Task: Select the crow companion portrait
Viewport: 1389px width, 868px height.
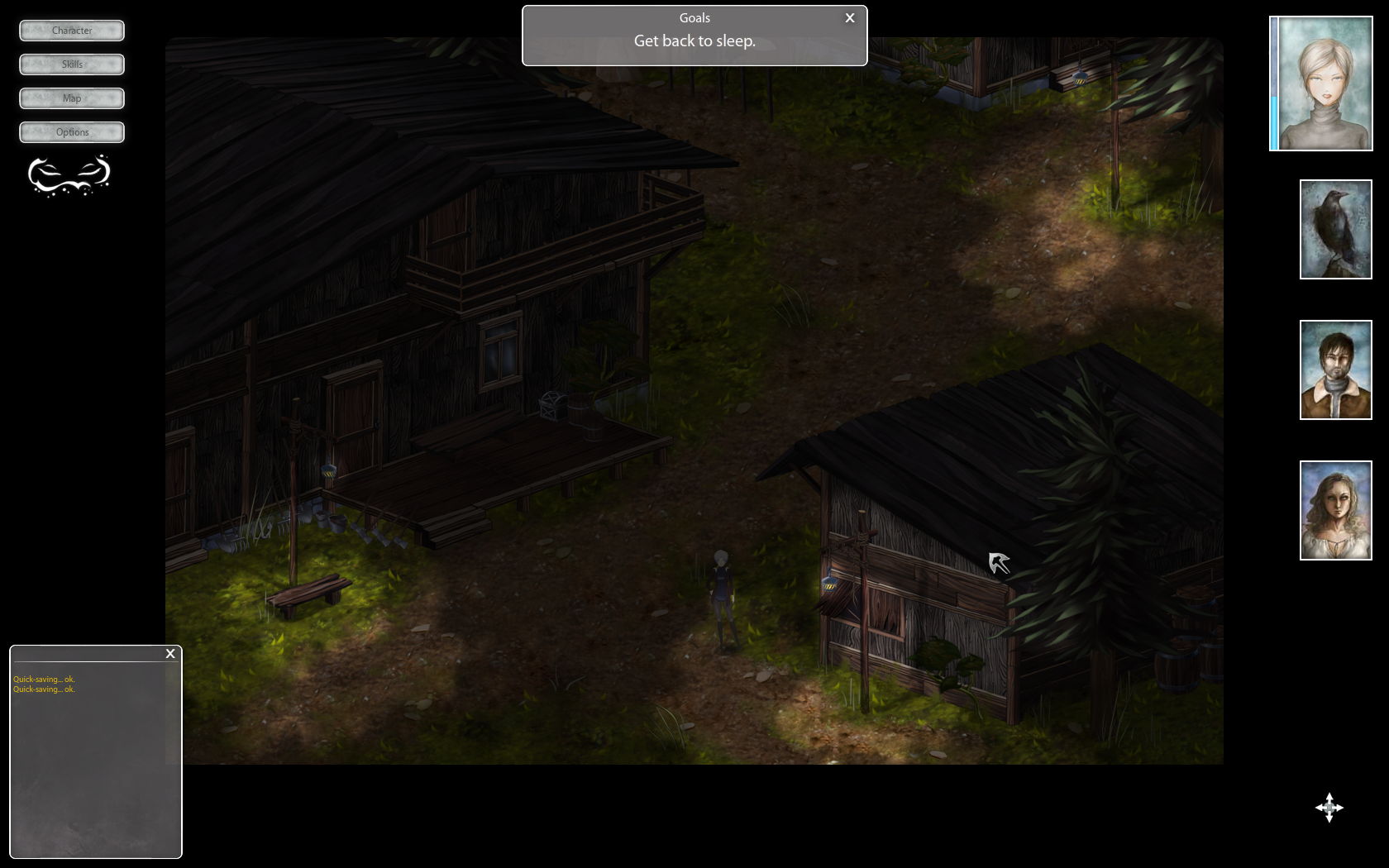Action: [1334, 229]
